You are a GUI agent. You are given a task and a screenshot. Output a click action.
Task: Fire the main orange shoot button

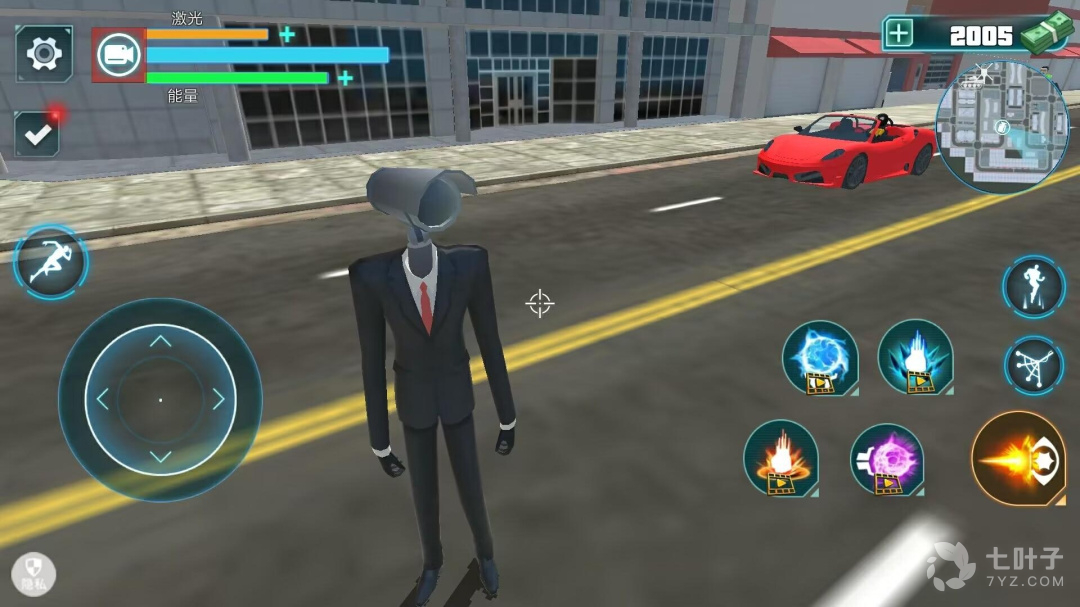click(x=1018, y=459)
